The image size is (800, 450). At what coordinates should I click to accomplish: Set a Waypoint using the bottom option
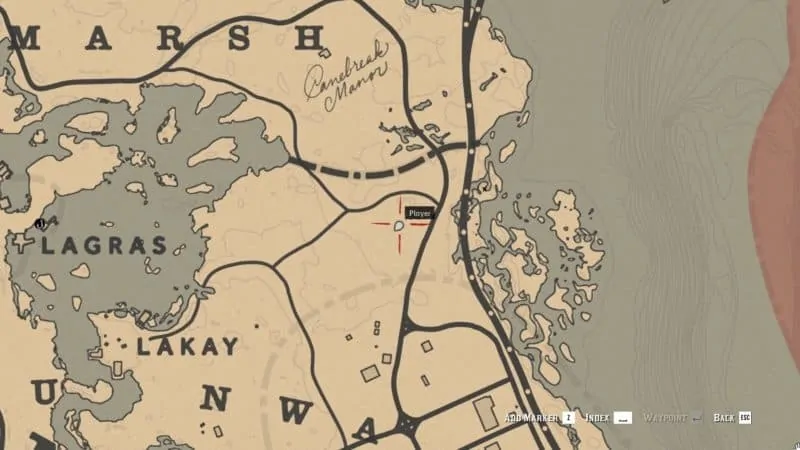click(672, 417)
